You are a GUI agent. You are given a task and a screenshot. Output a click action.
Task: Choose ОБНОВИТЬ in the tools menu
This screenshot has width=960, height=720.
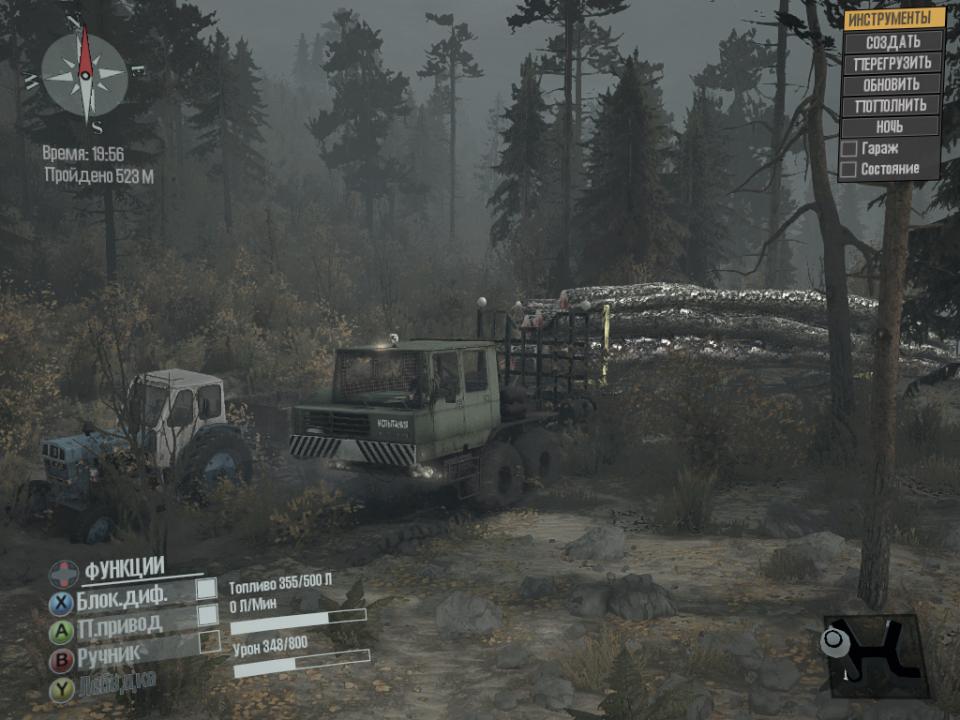click(893, 84)
